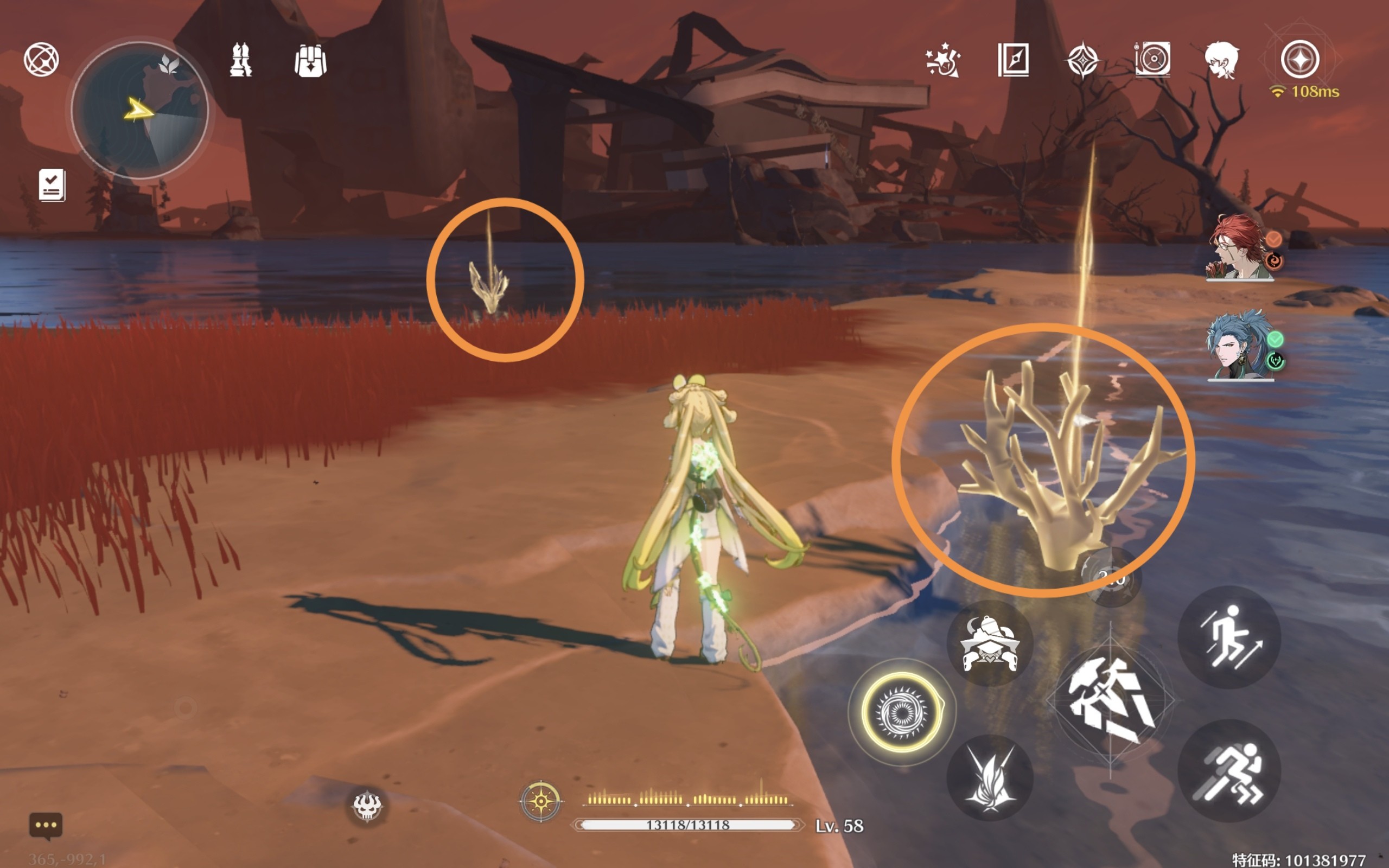Tap the skull utility icon
1389x868 pixels.
pyautogui.click(x=367, y=806)
